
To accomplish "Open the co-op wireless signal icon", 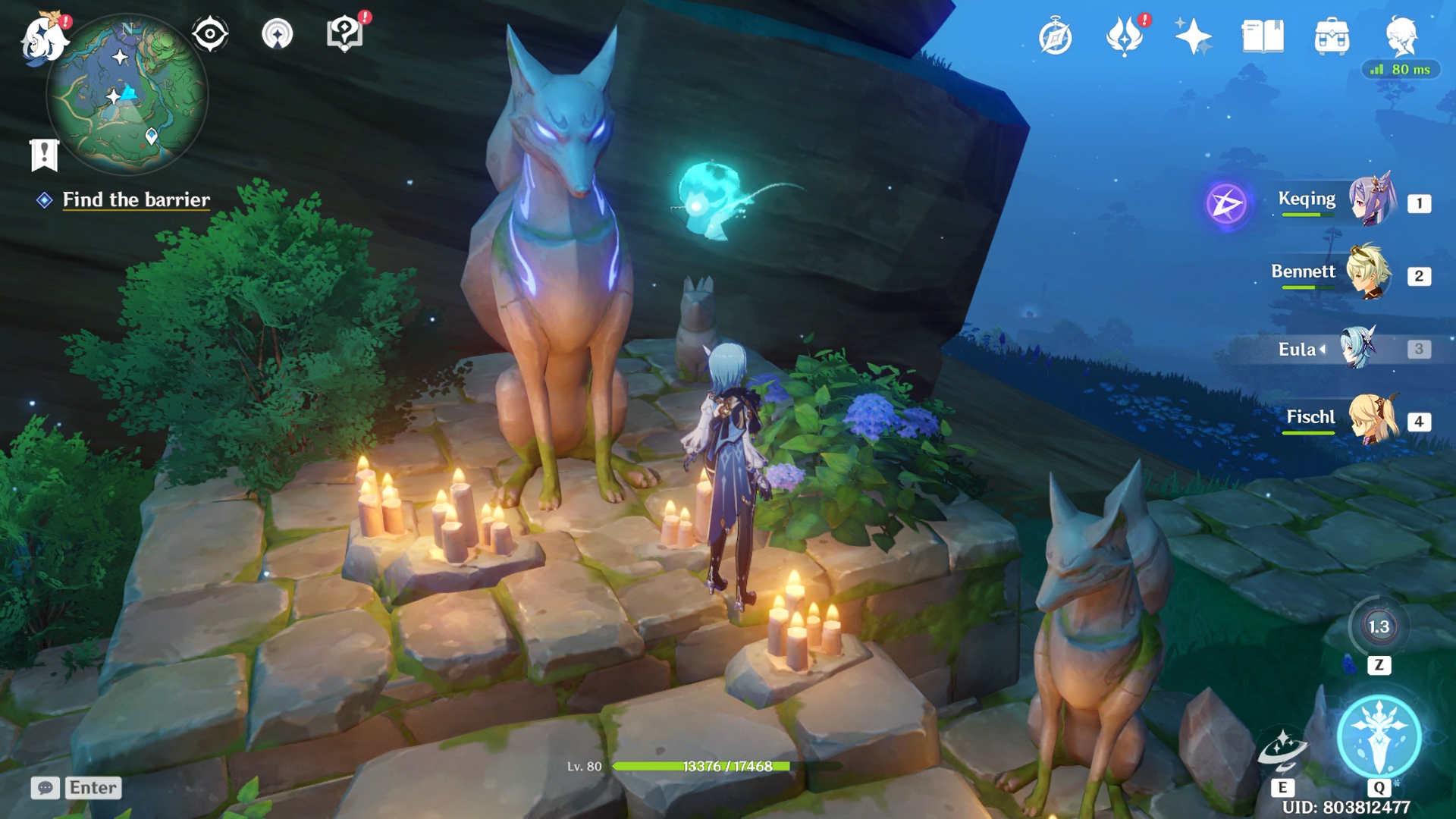I will pos(278,34).
